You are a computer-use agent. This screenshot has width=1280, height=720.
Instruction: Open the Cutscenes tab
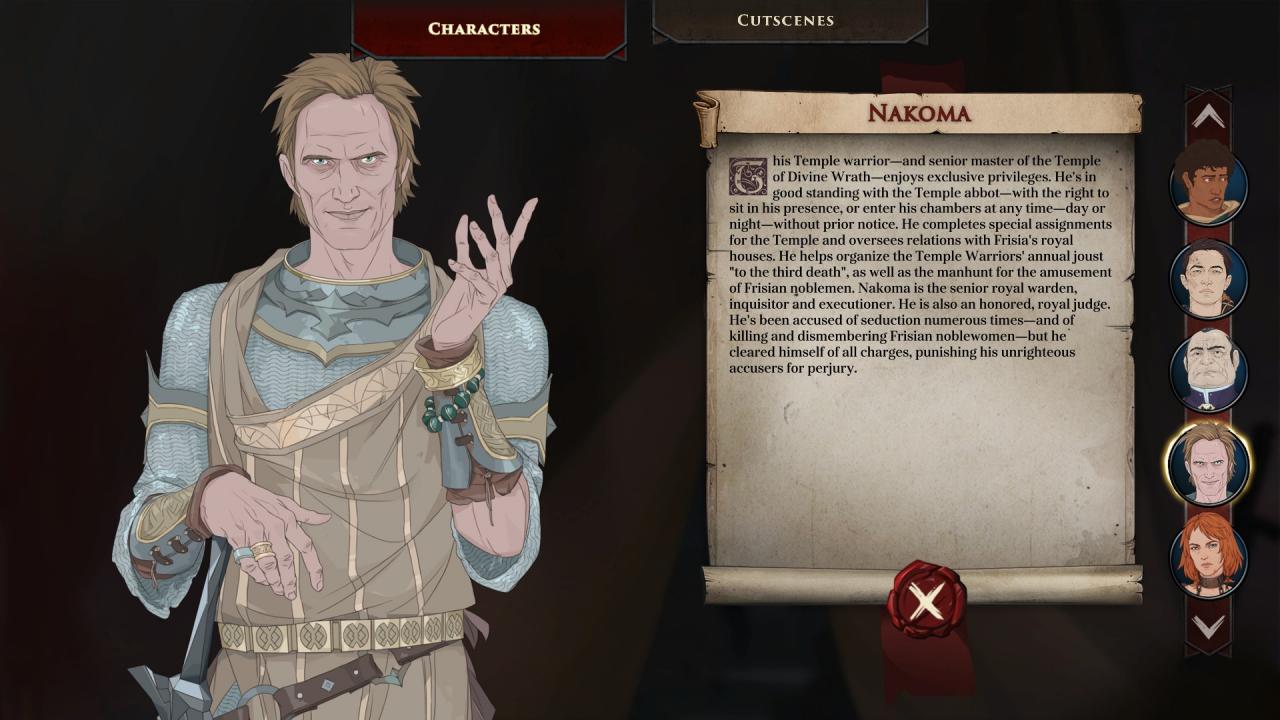pos(786,20)
